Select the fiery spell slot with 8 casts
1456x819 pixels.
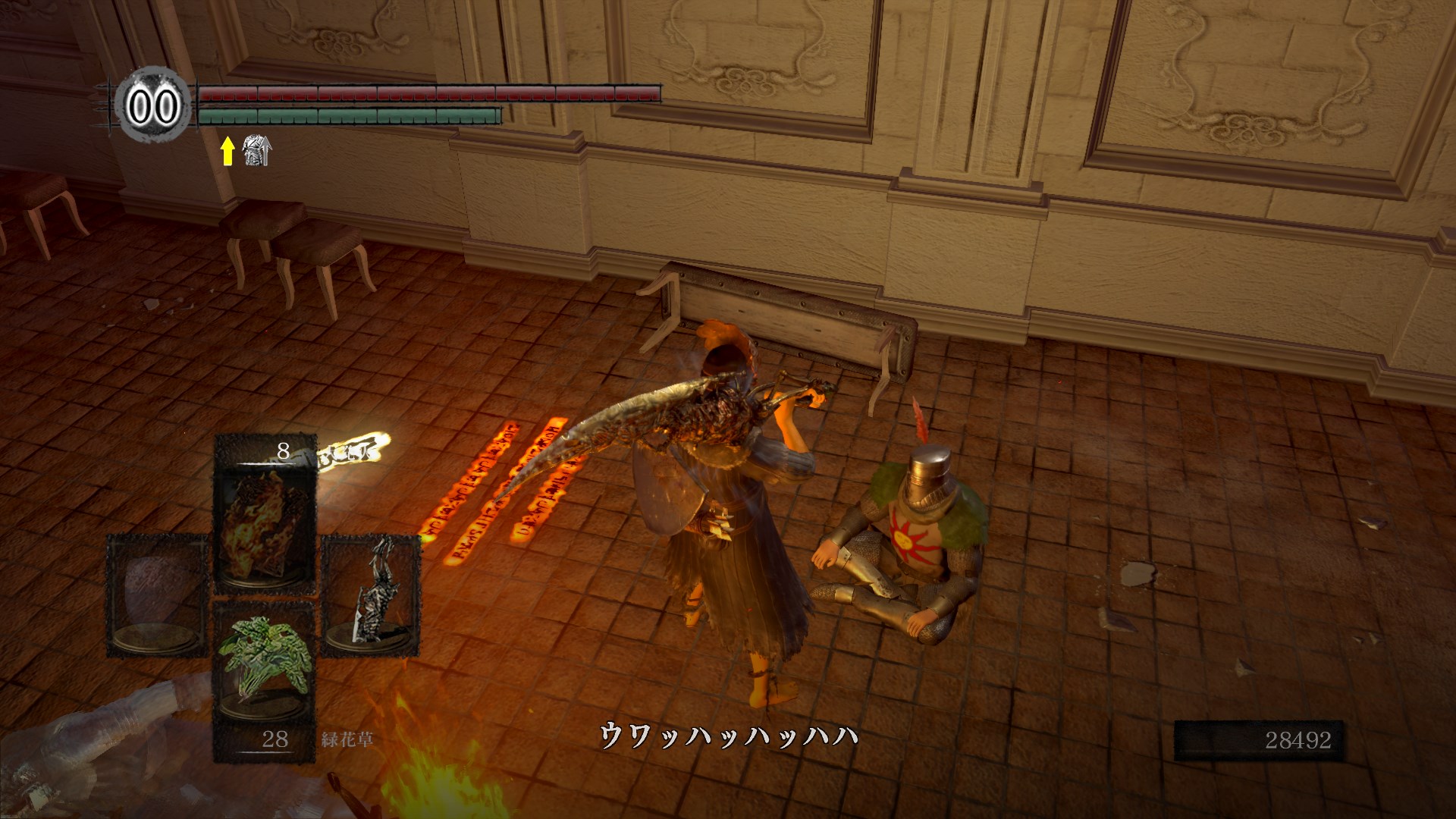coord(265,516)
